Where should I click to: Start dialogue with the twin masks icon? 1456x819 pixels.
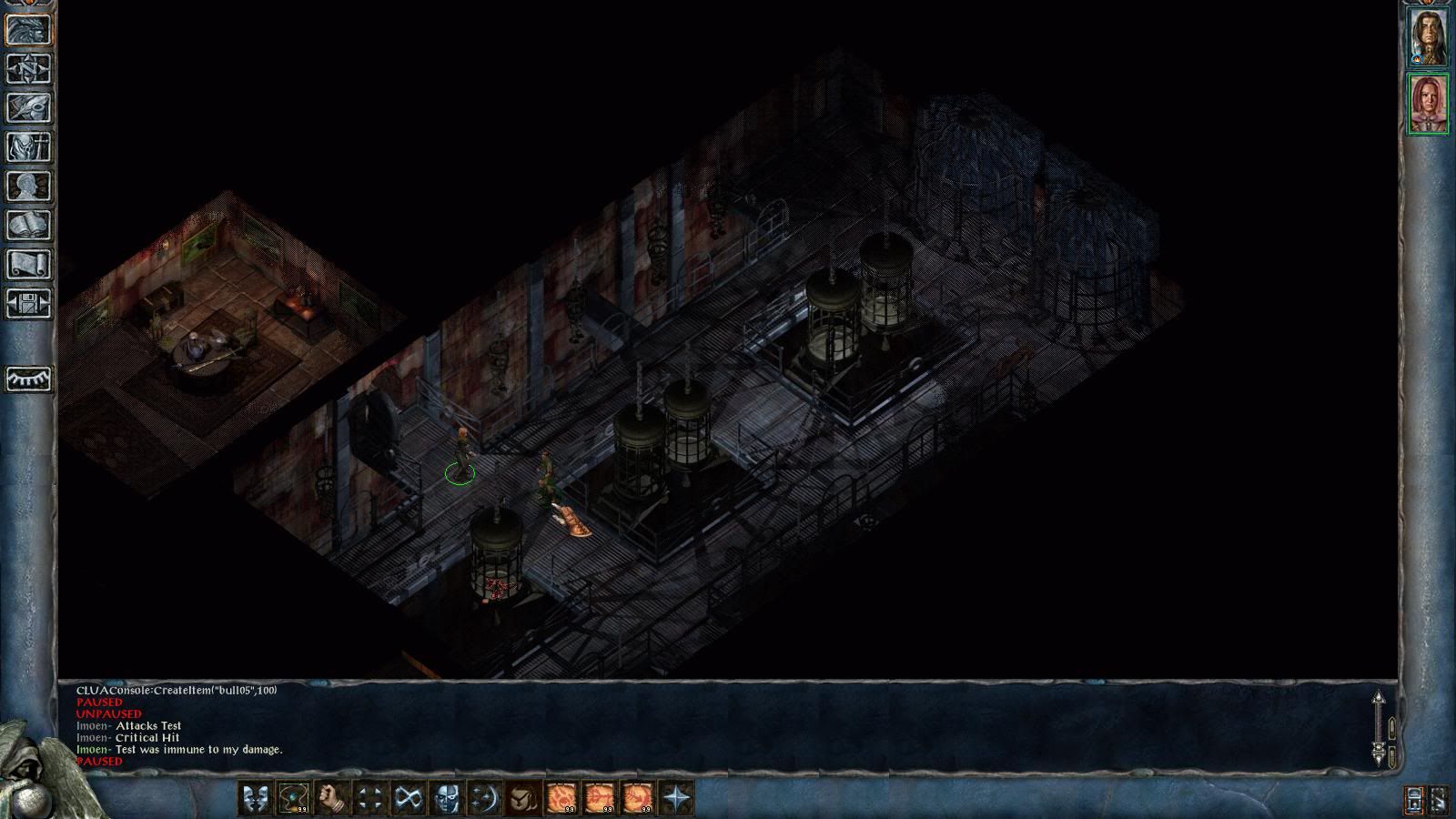pyautogui.click(x=255, y=798)
